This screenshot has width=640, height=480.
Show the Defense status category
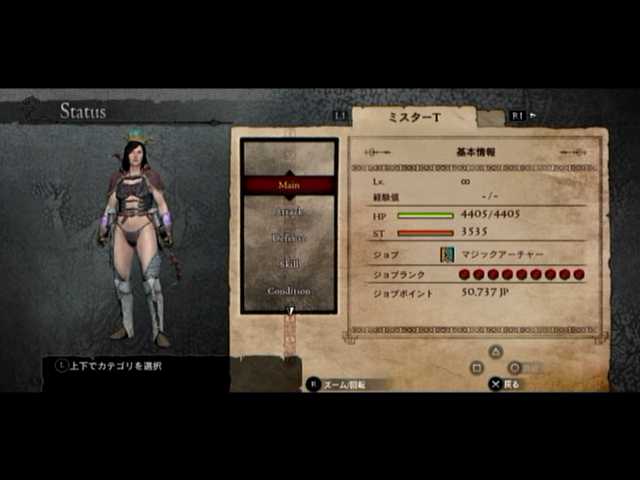click(289, 238)
